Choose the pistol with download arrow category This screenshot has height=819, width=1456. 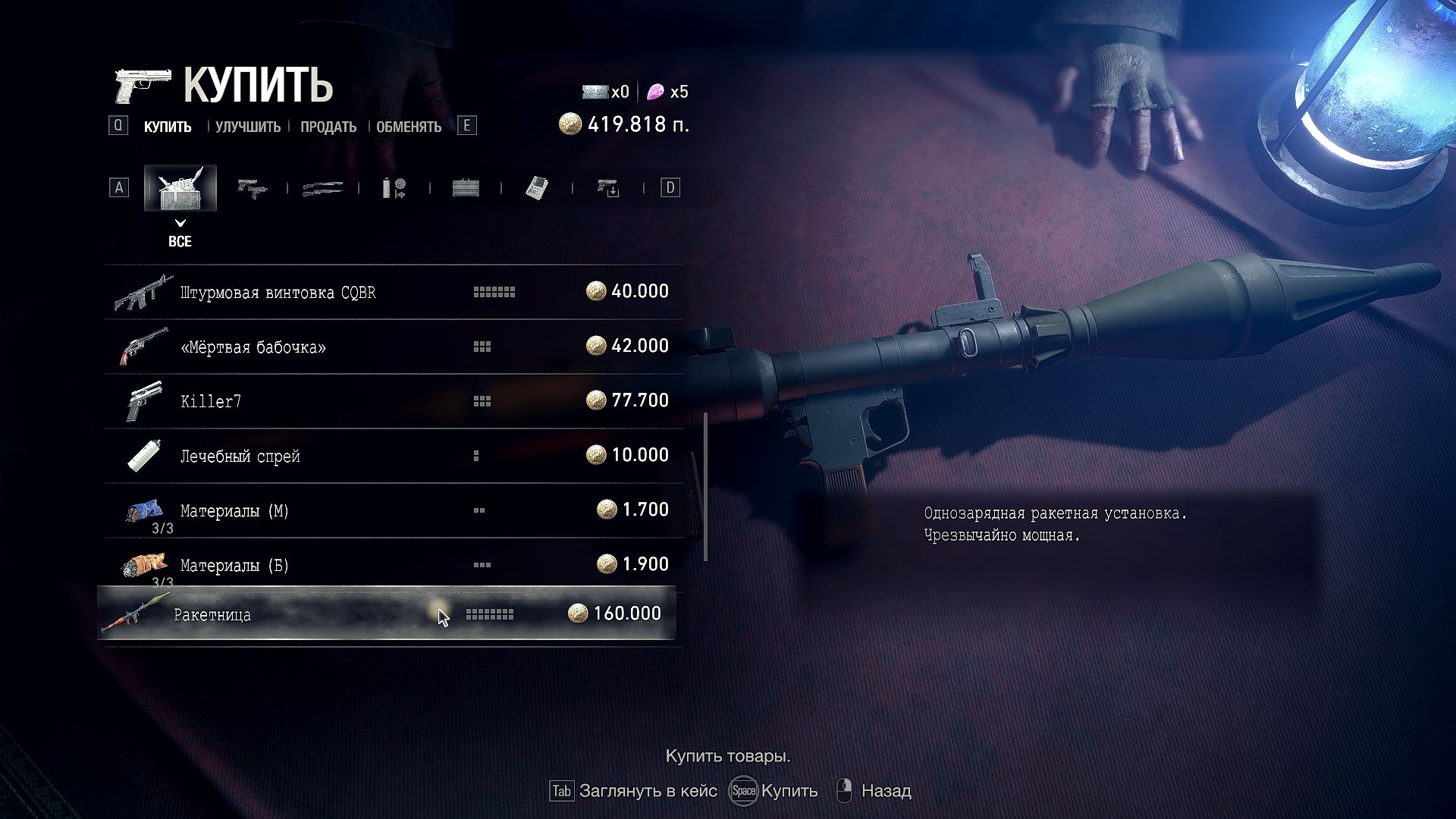point(608,188)
